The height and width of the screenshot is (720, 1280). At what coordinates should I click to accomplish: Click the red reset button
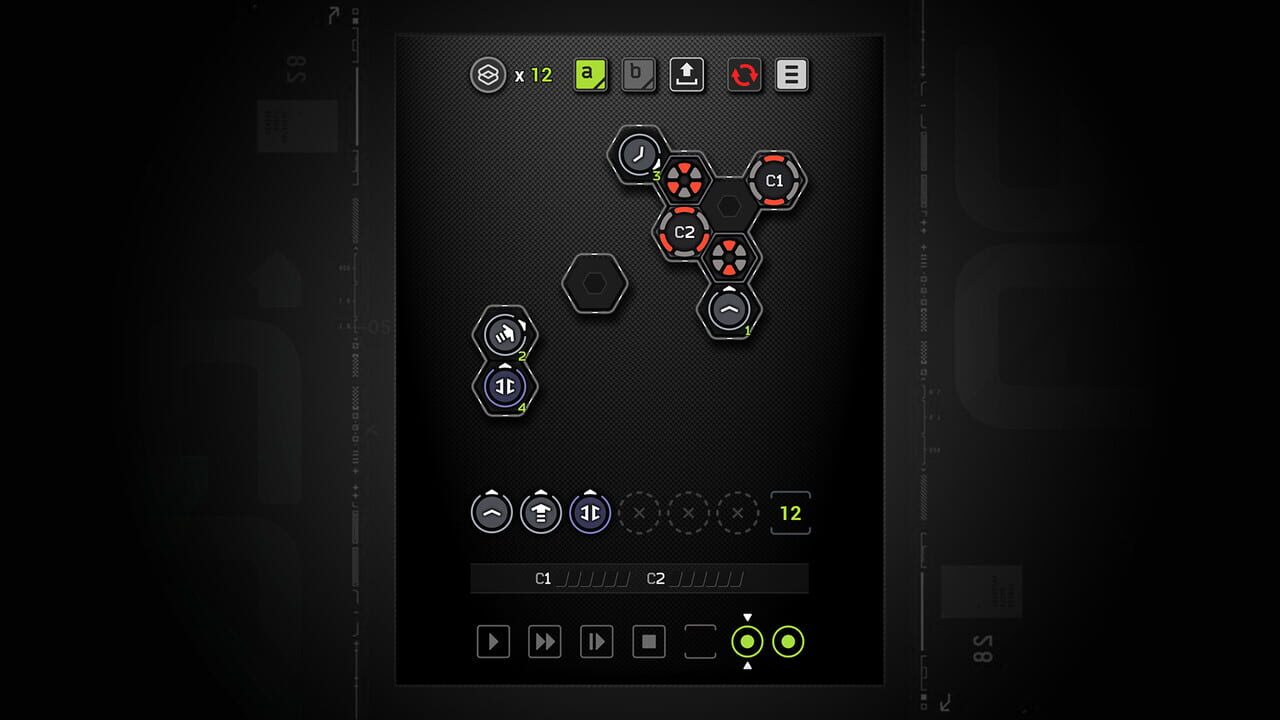tap(744, 73)
